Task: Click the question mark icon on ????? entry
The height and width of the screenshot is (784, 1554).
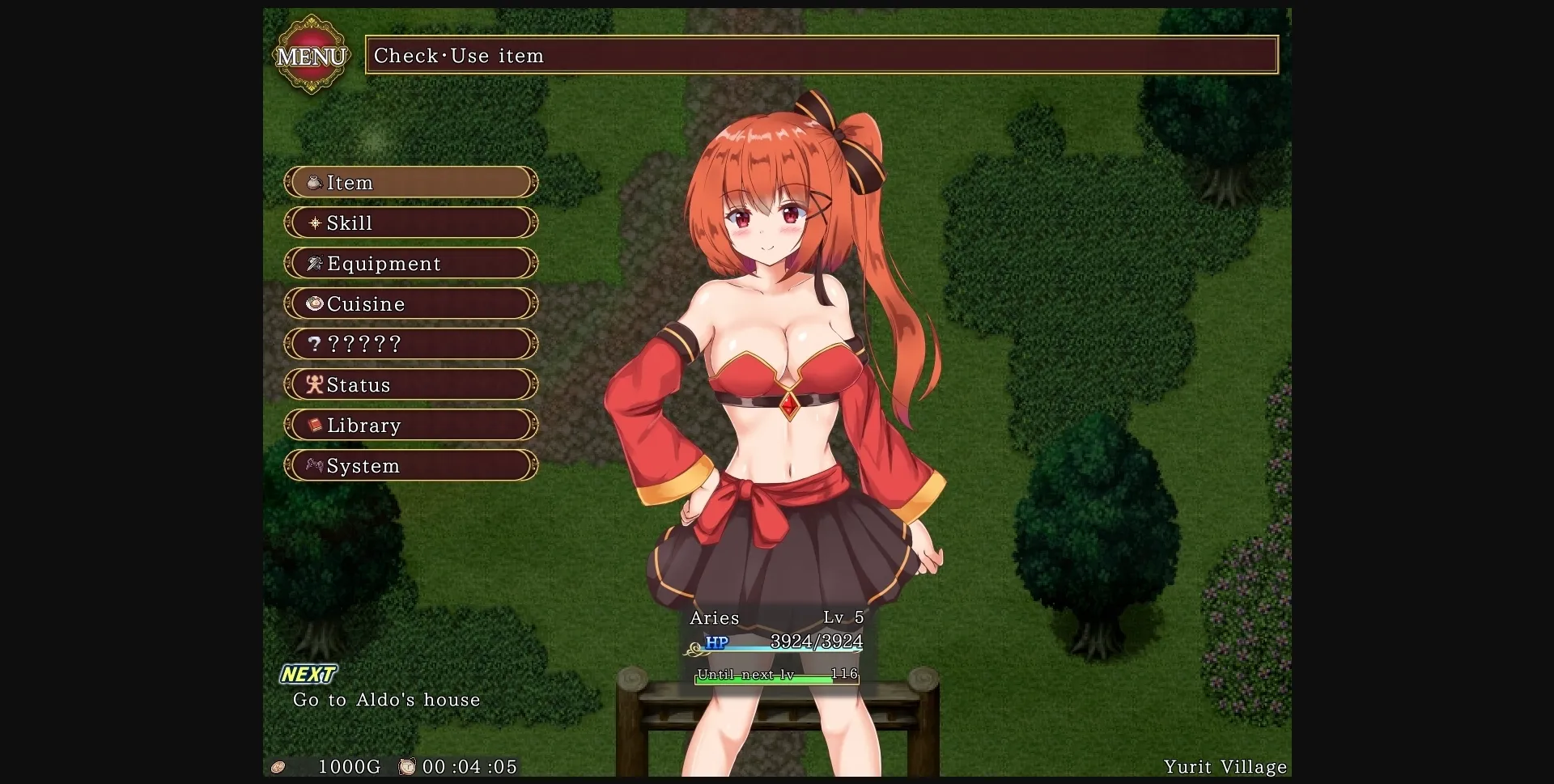Action: pos(313,345)
